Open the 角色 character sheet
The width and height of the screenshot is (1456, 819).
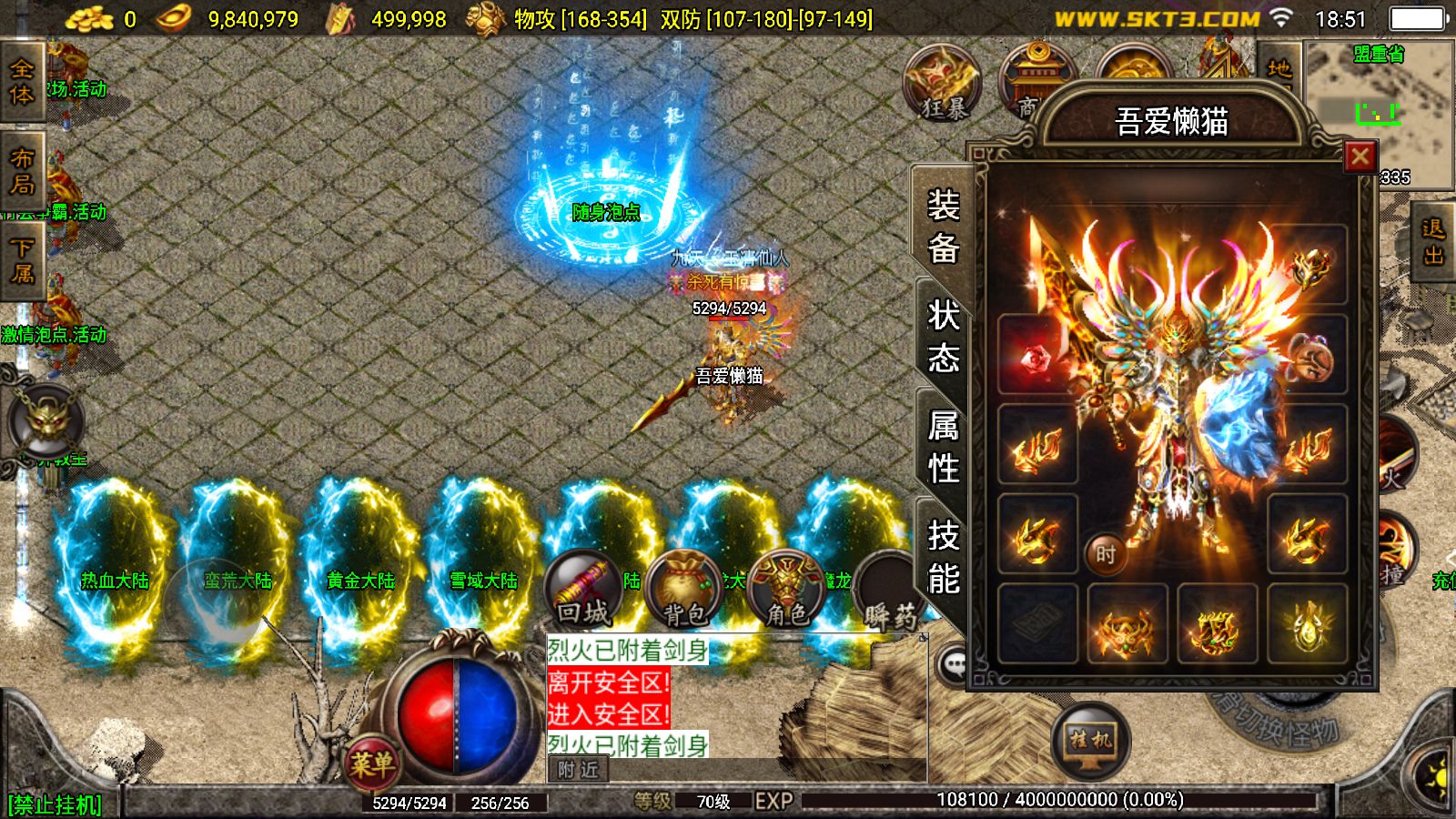pos(786,591)
